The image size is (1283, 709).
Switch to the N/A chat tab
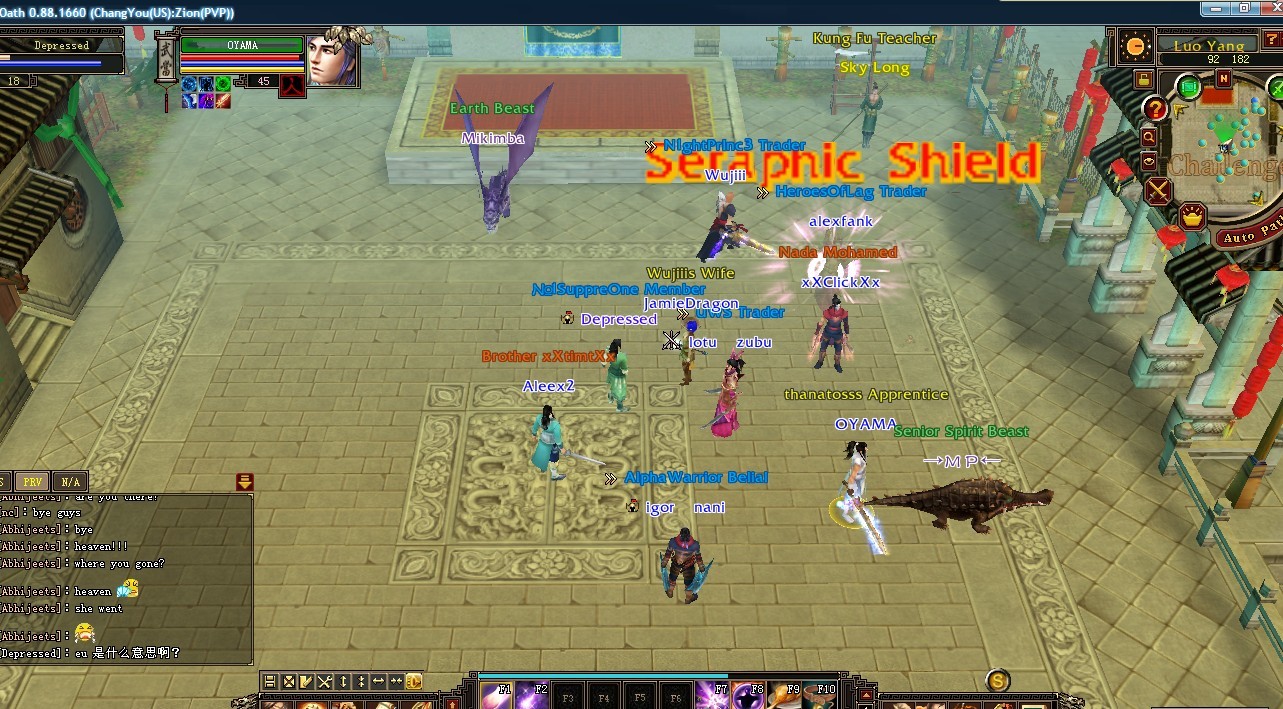pyautogui.click(x=70, y=482)
